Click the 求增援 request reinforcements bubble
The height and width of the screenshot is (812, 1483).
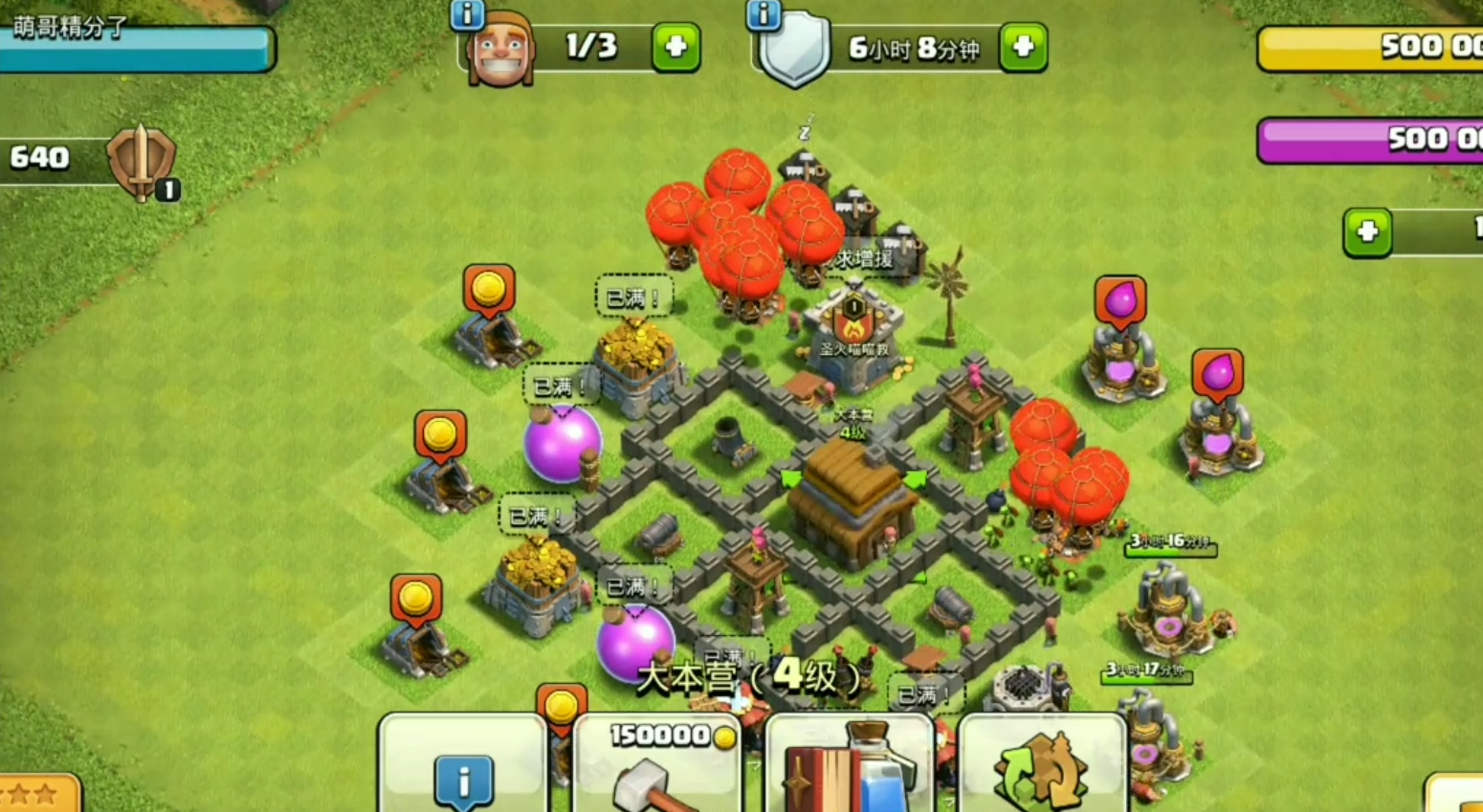coord(864,259)
